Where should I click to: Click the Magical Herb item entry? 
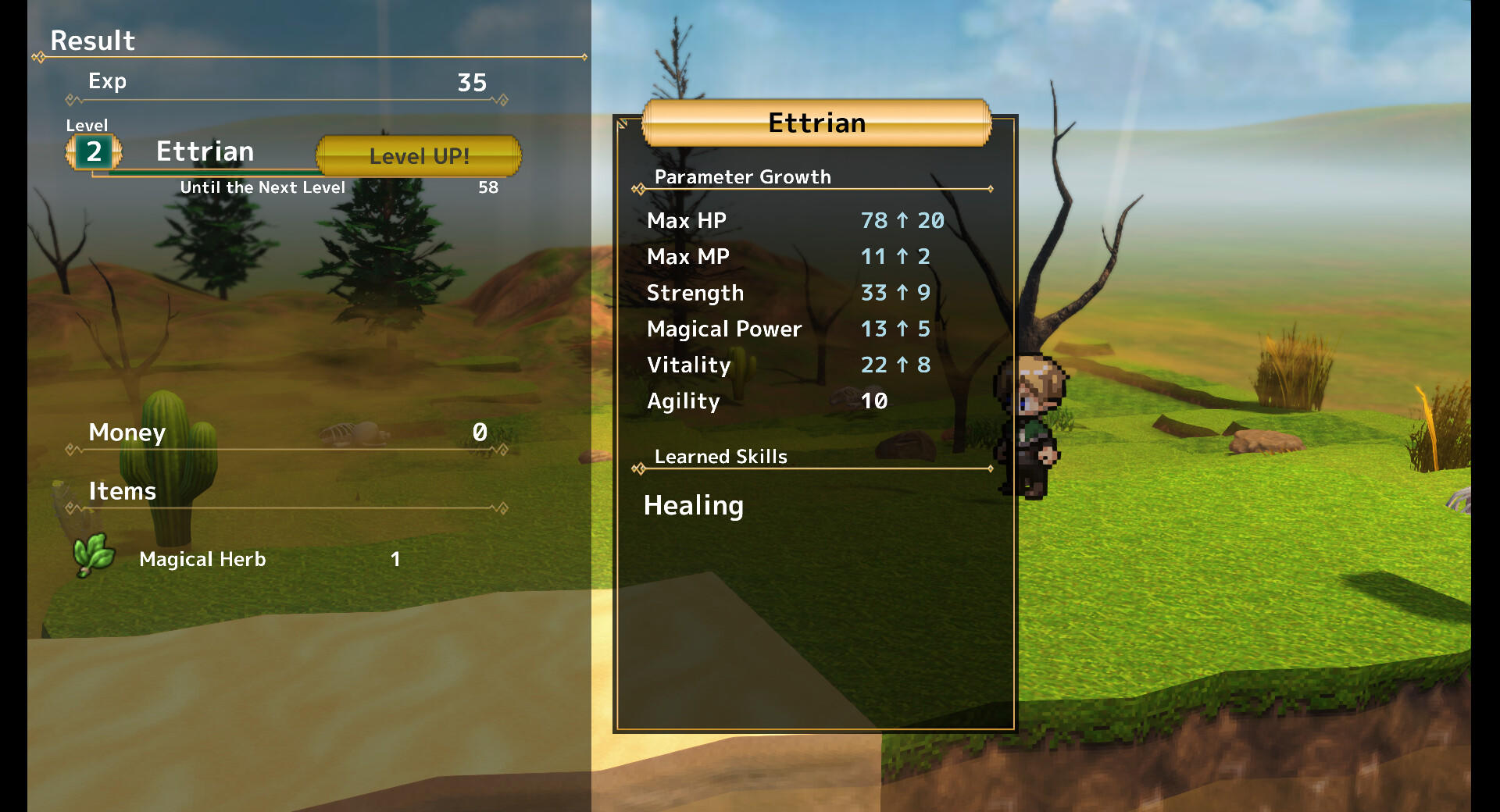(202, 559)
